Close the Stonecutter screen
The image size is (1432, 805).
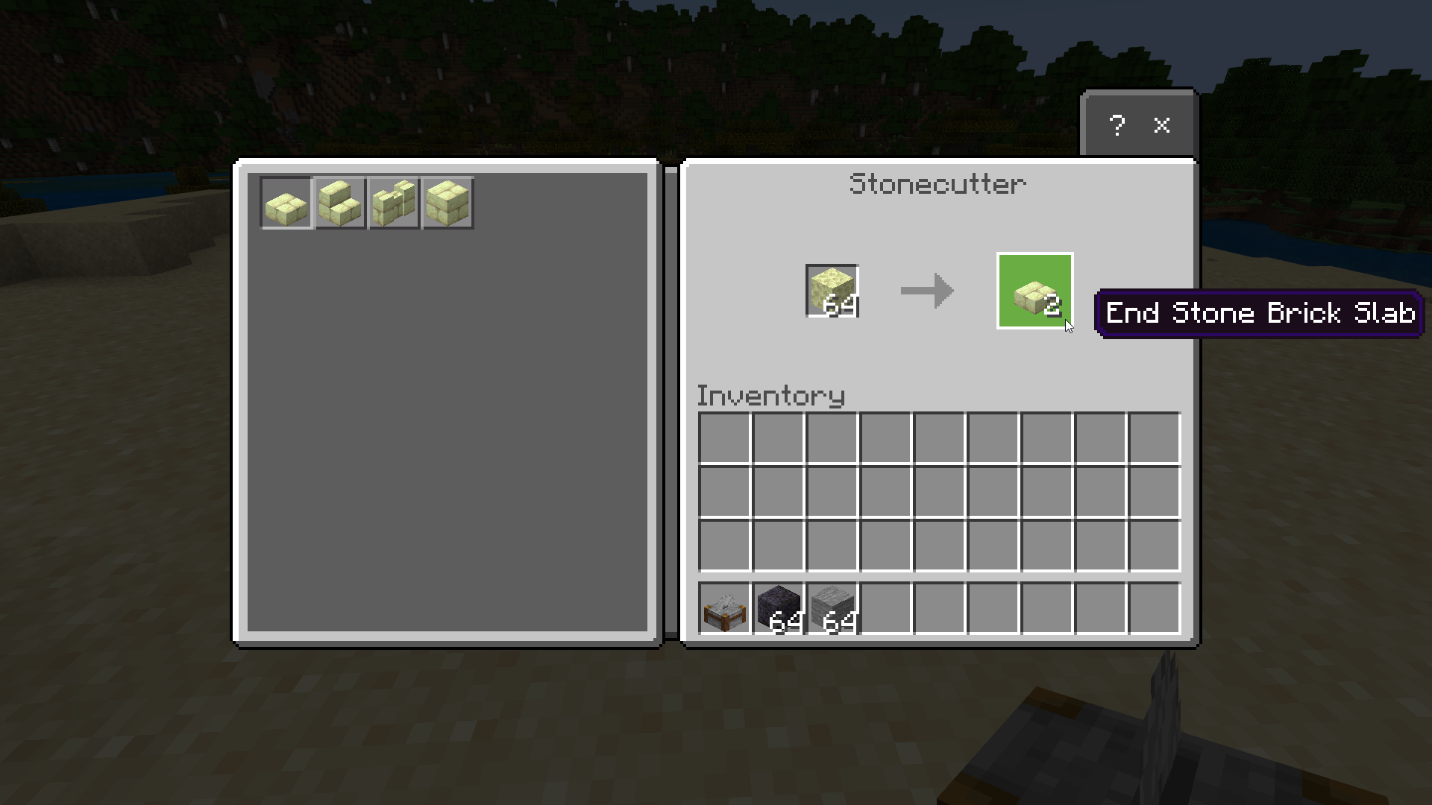pos(1162,126)
